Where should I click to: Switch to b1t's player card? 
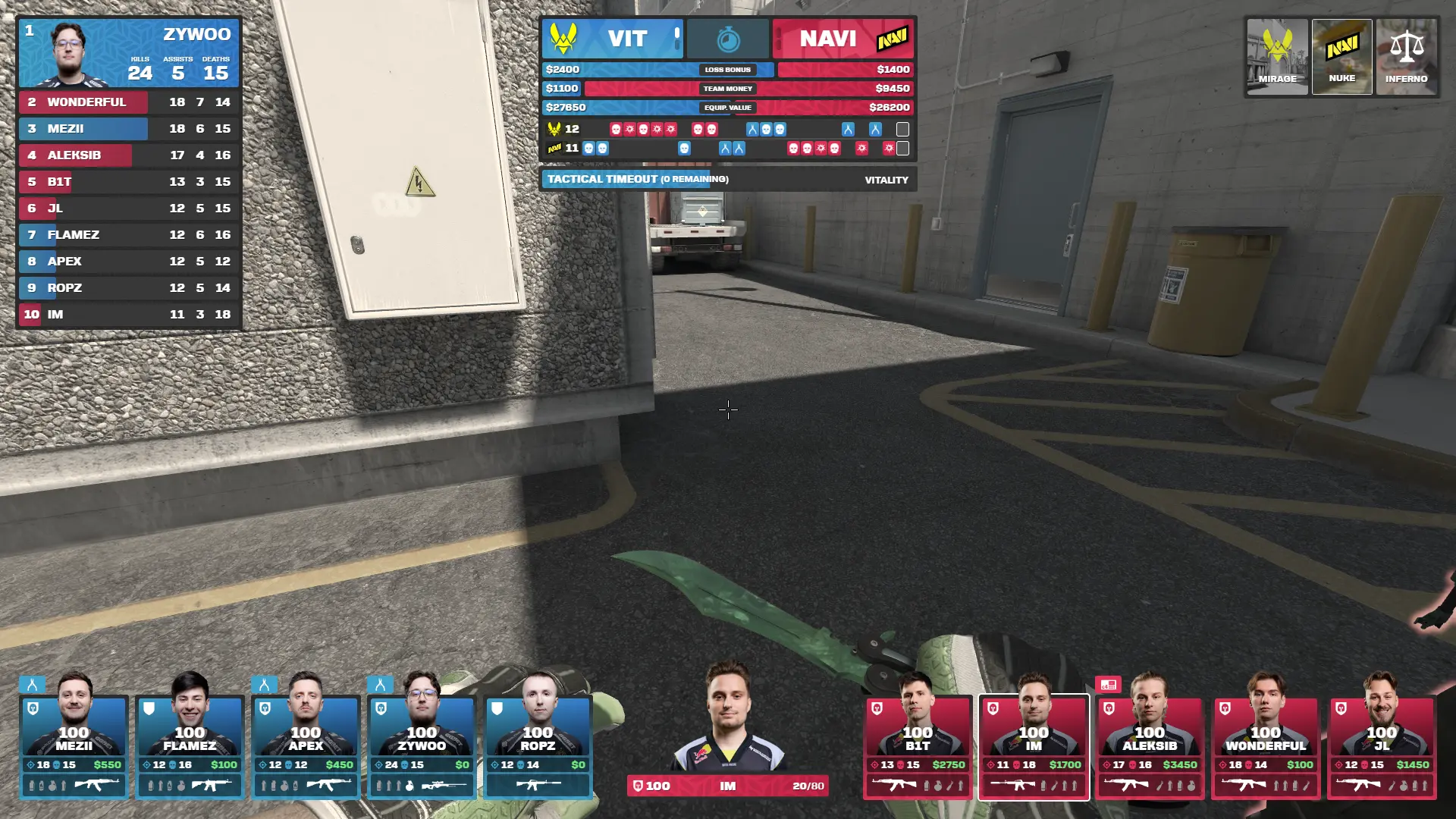[918, 747]
